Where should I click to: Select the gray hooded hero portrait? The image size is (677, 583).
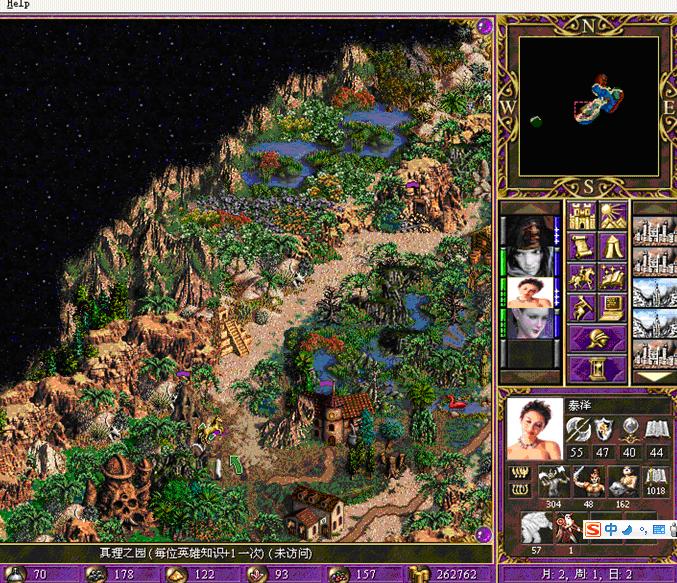(528, 261)
